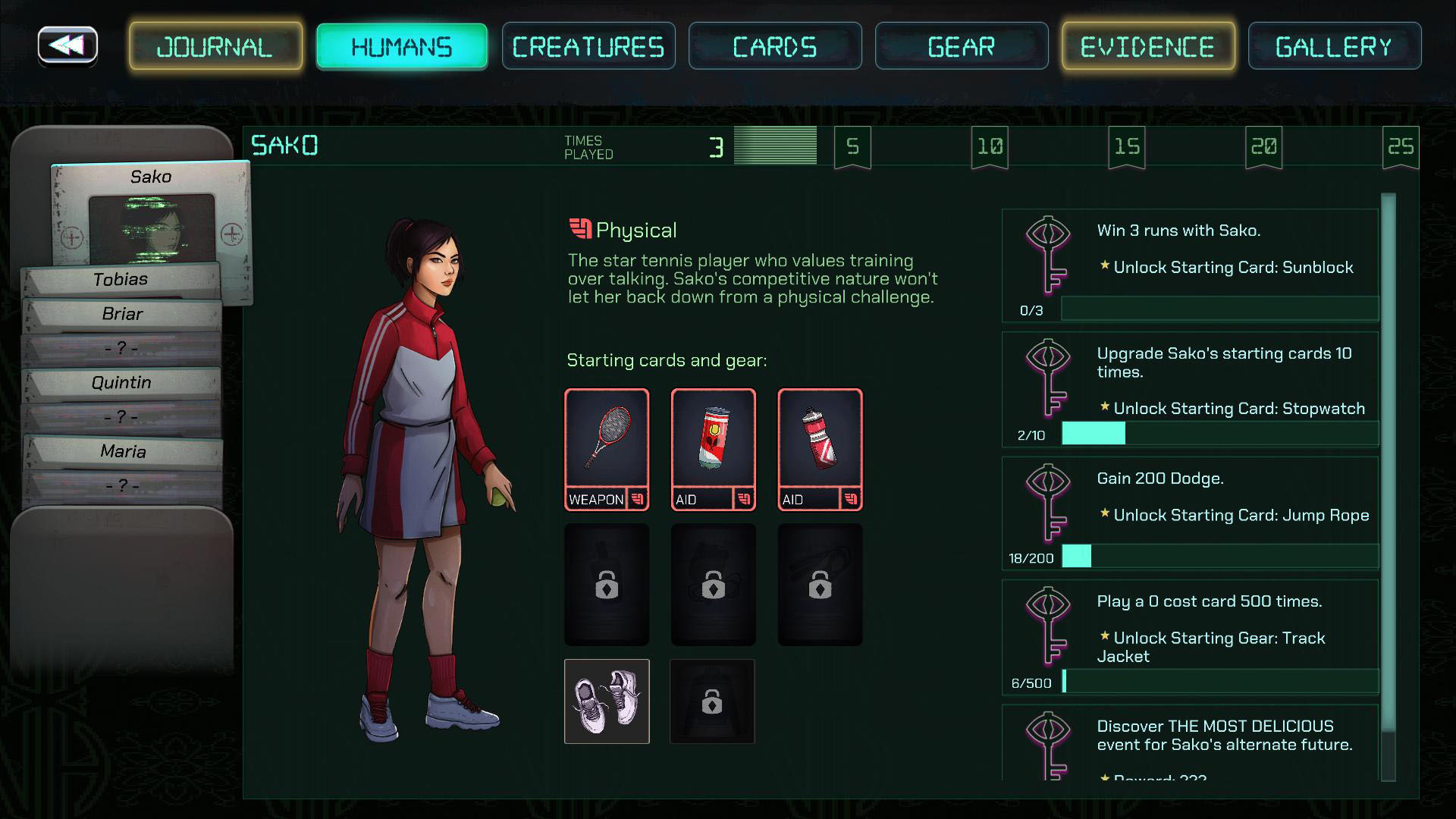Open the Evidence section

coord(1147,45)
